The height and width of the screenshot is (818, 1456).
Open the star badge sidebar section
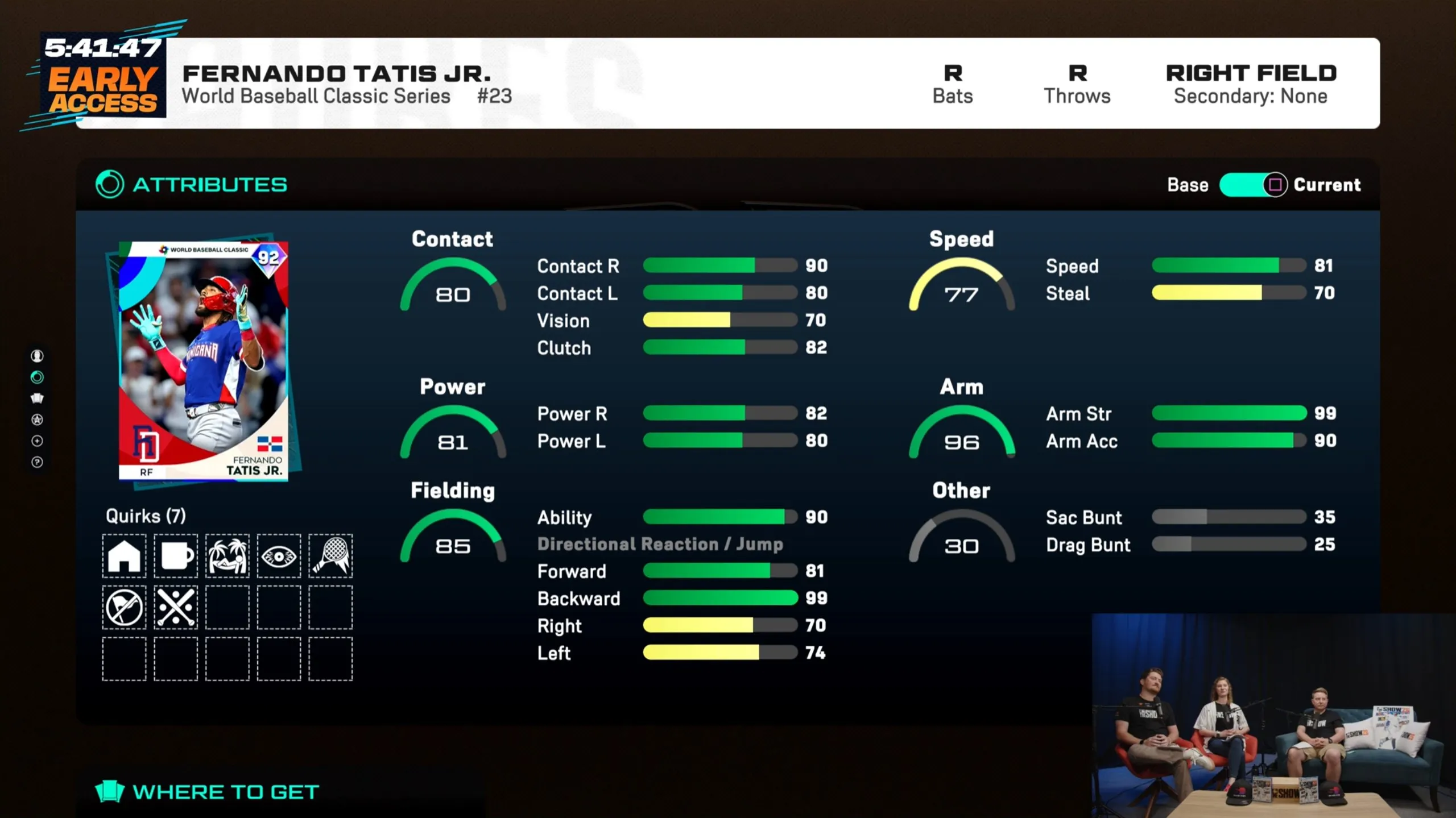pos(37,420)
